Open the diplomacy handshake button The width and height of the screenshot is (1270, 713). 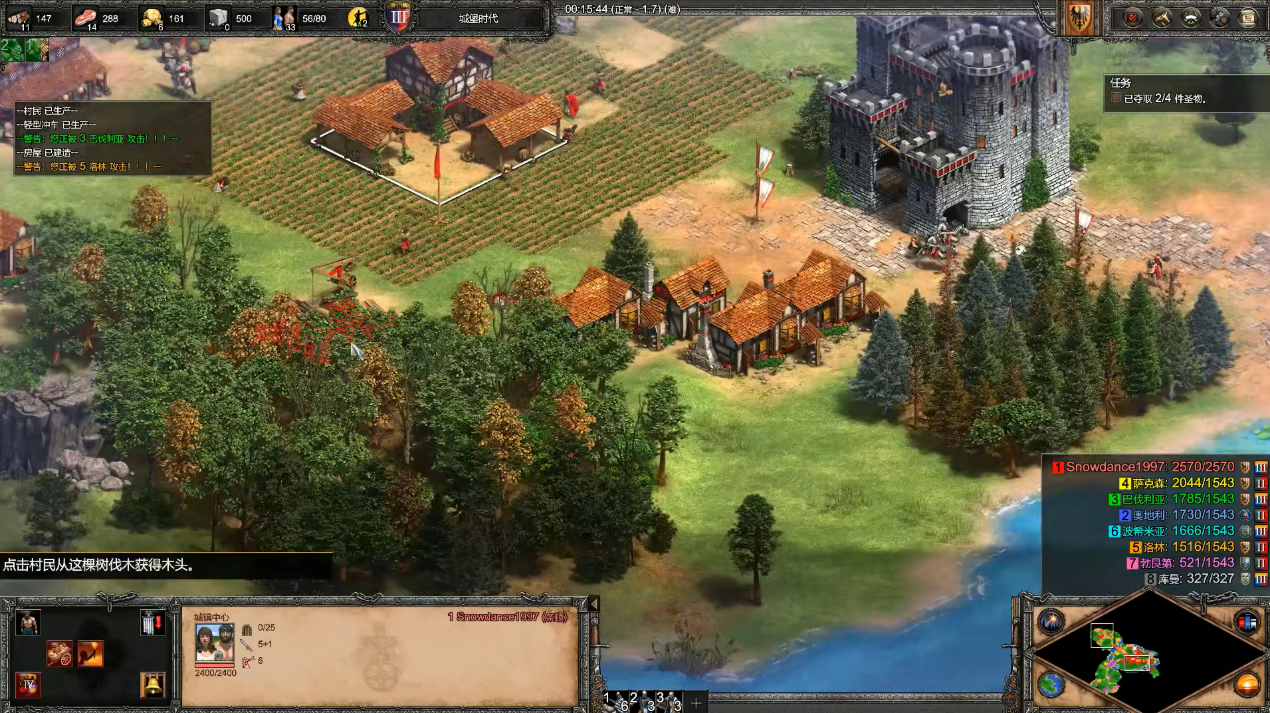tap(1191, 17)
